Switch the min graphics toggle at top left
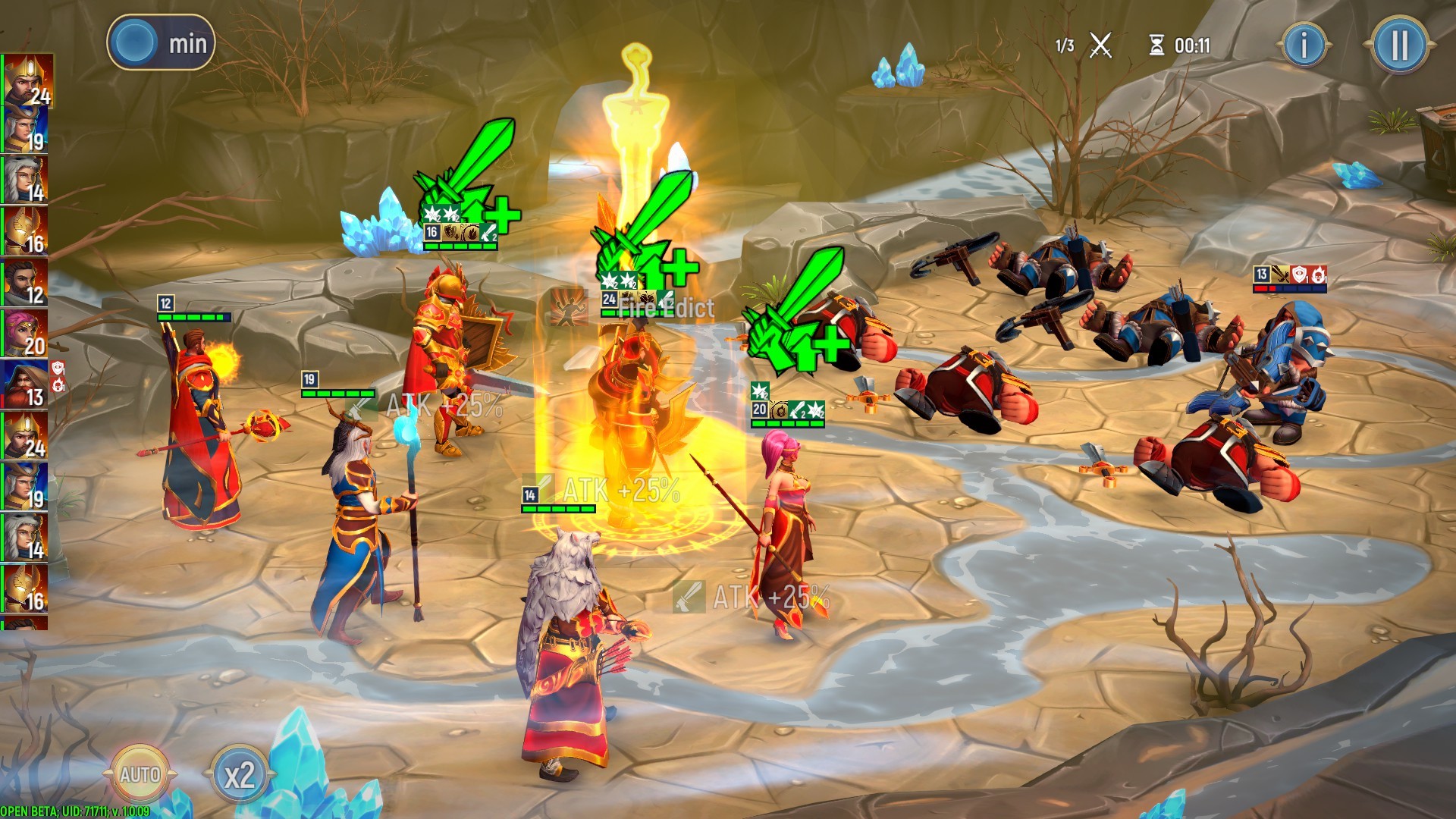 click(162, 41)
